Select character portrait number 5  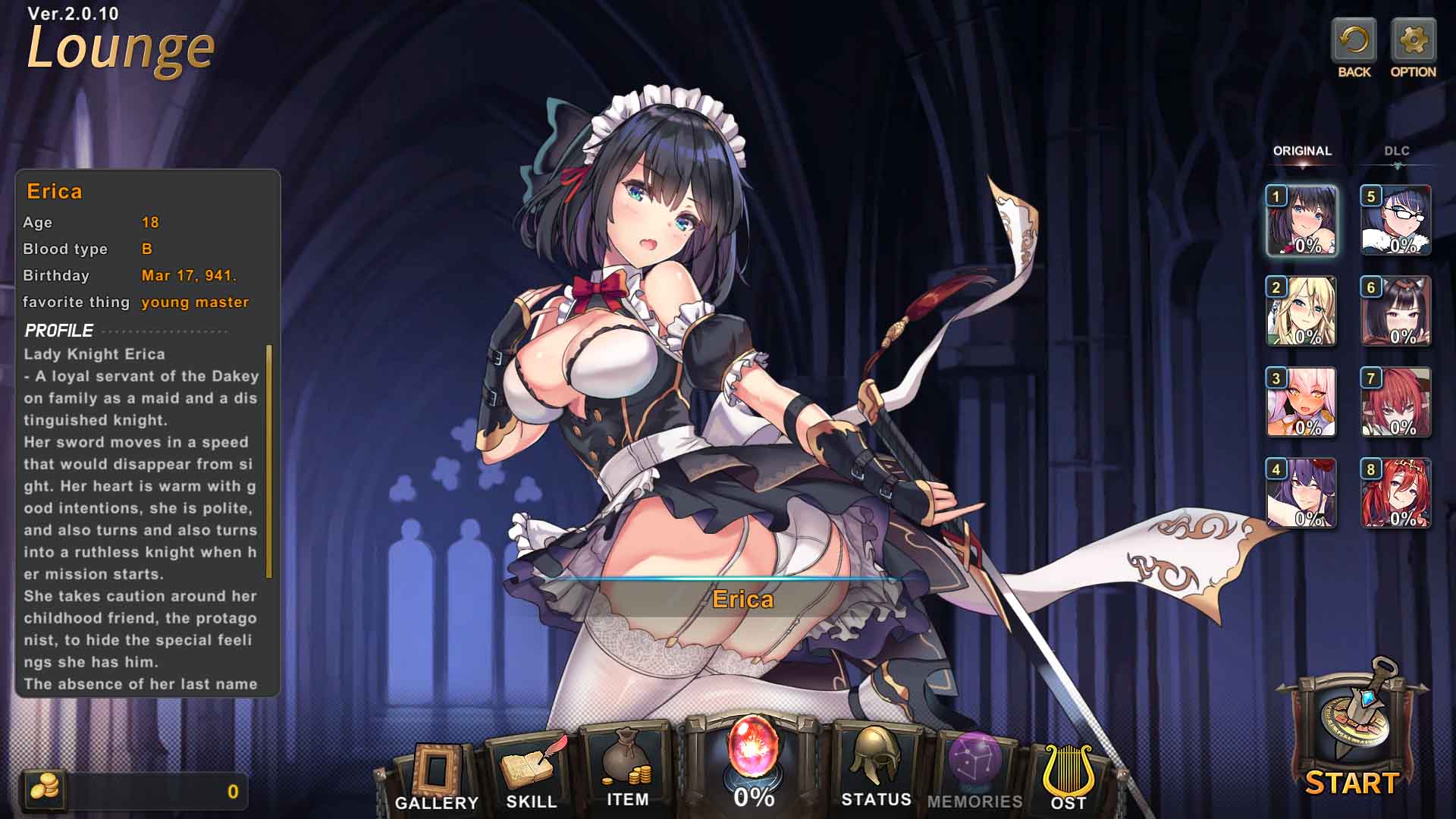pyautogui.click(x=1396, y=221)
